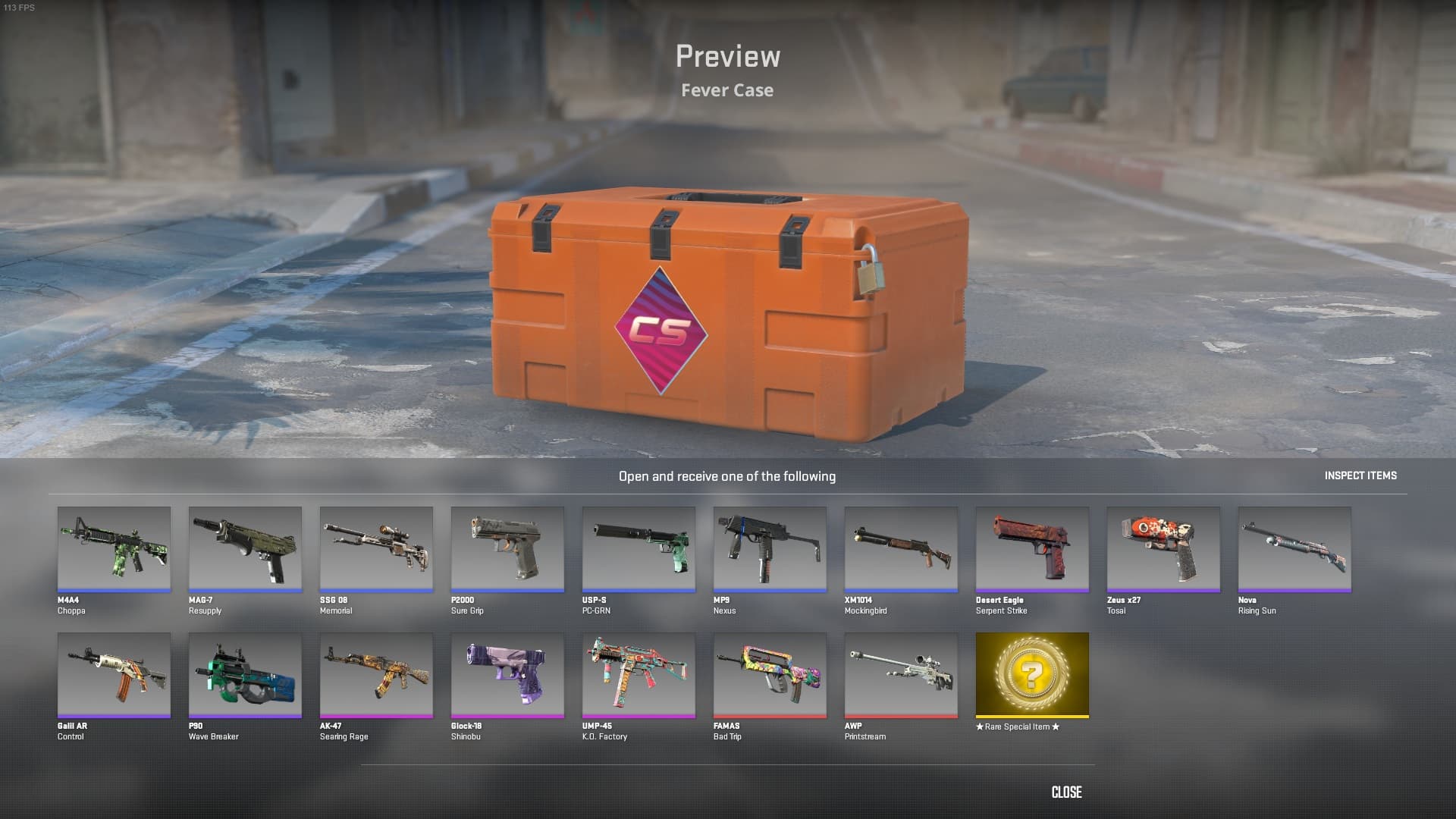Close the Fever Case preview
Image resolution: width=1456 pixels, height=819 pixels.
[1066, 792]
